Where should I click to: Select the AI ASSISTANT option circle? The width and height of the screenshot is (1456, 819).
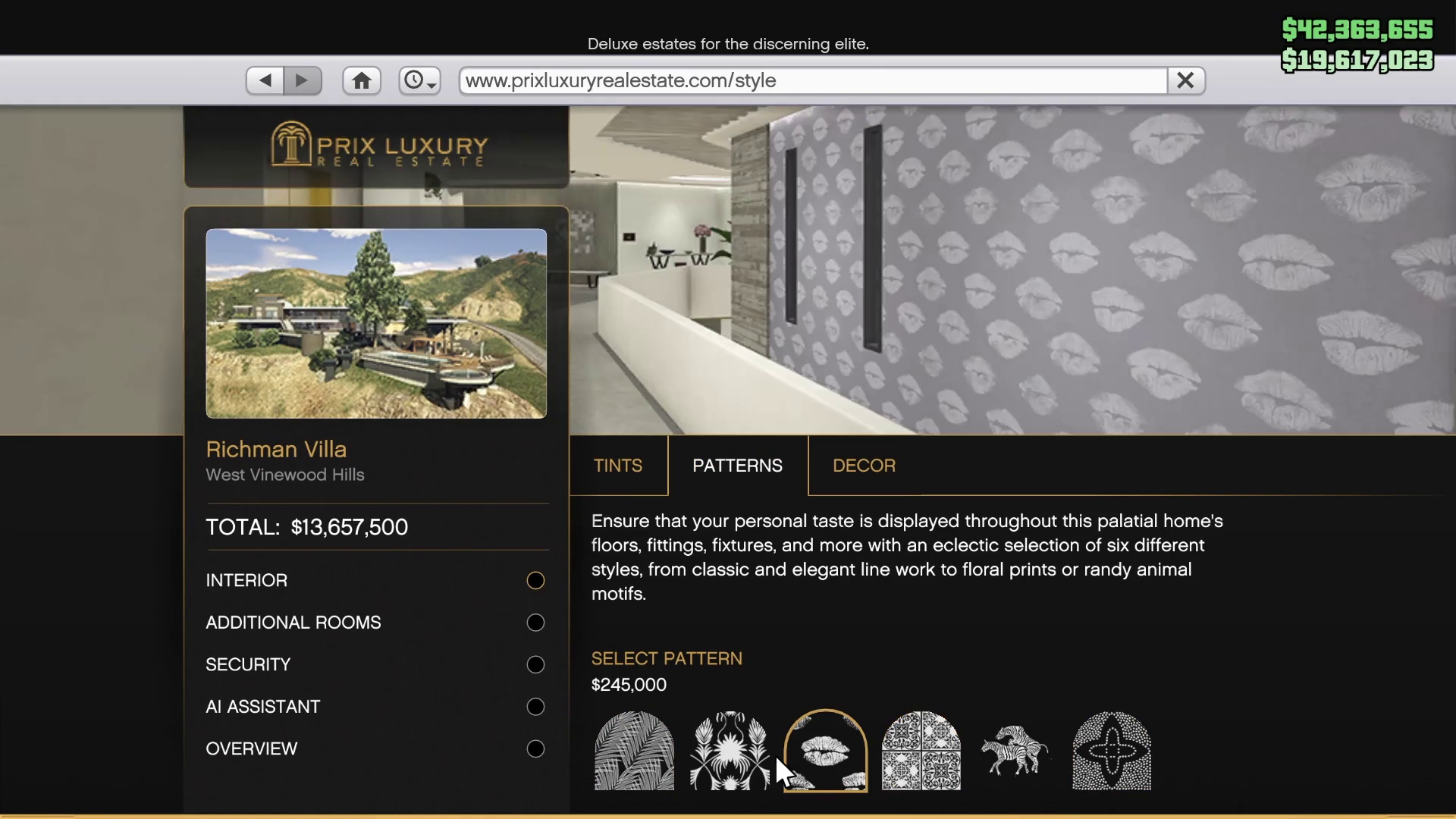tap(535, 706)
